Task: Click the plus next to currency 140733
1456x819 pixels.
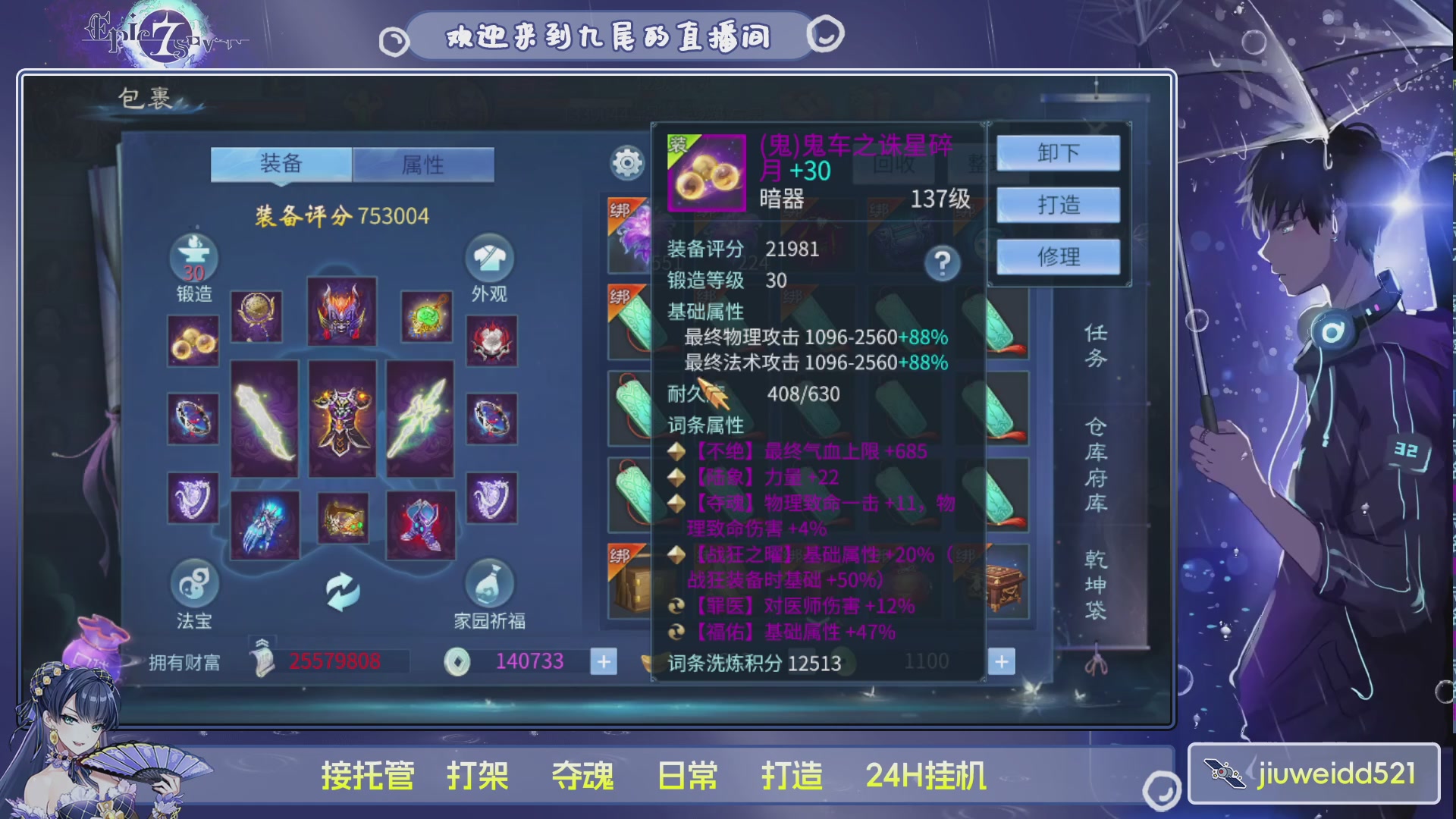Action: pos(603,662)
